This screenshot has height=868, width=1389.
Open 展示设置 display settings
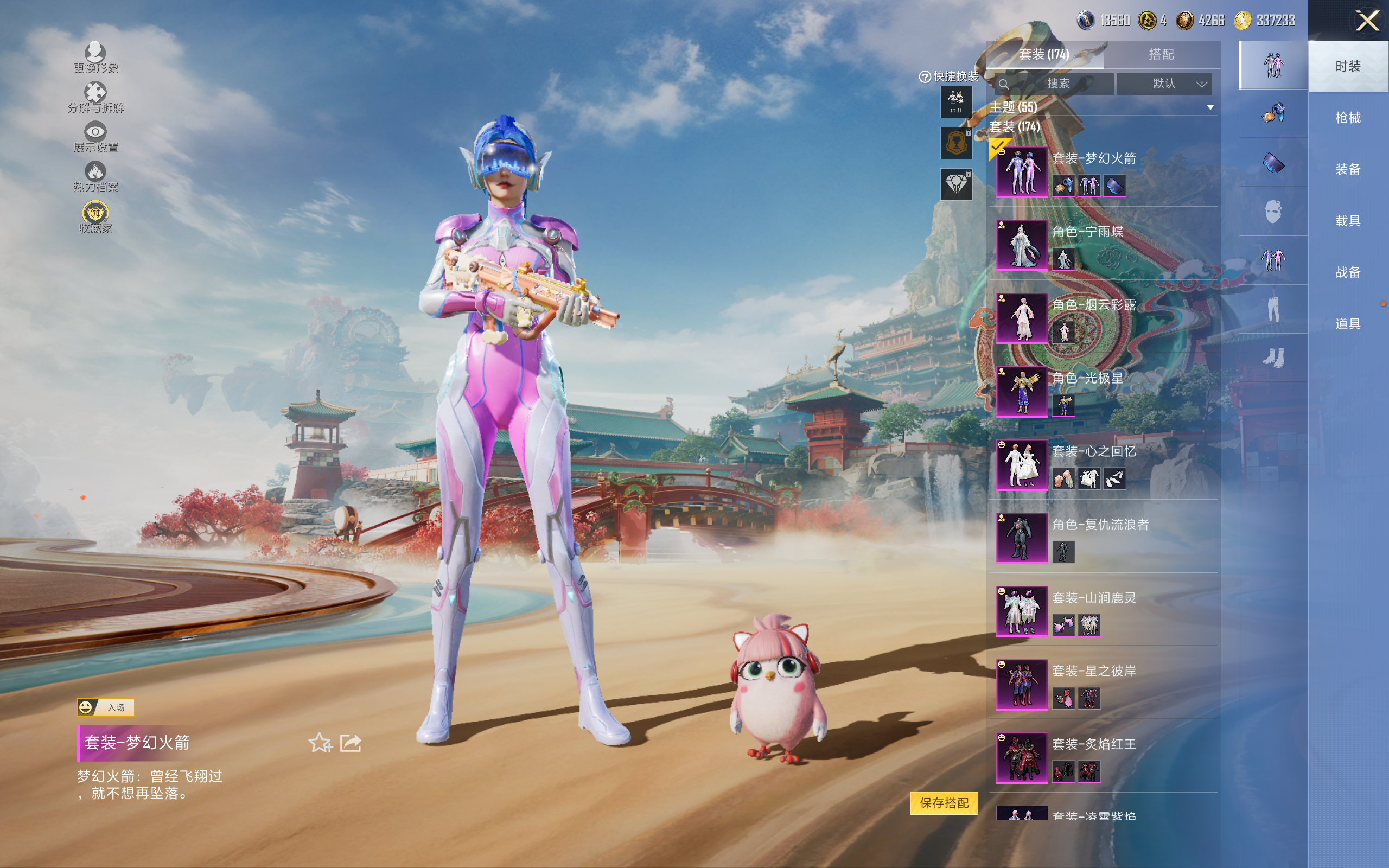pyautogui.click(x=95, y=137)
